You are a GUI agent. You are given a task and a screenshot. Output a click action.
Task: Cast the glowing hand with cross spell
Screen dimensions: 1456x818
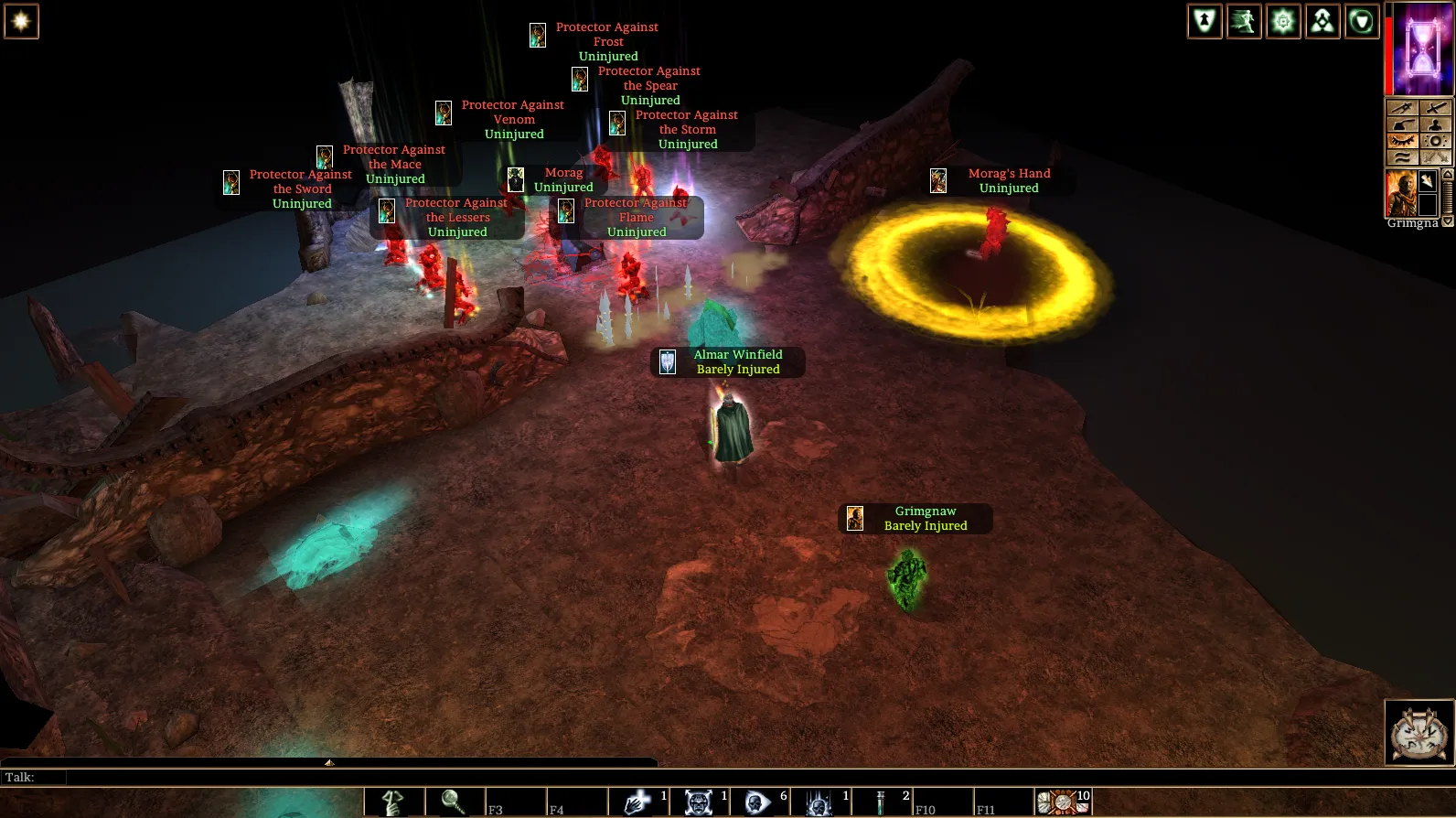637,802
